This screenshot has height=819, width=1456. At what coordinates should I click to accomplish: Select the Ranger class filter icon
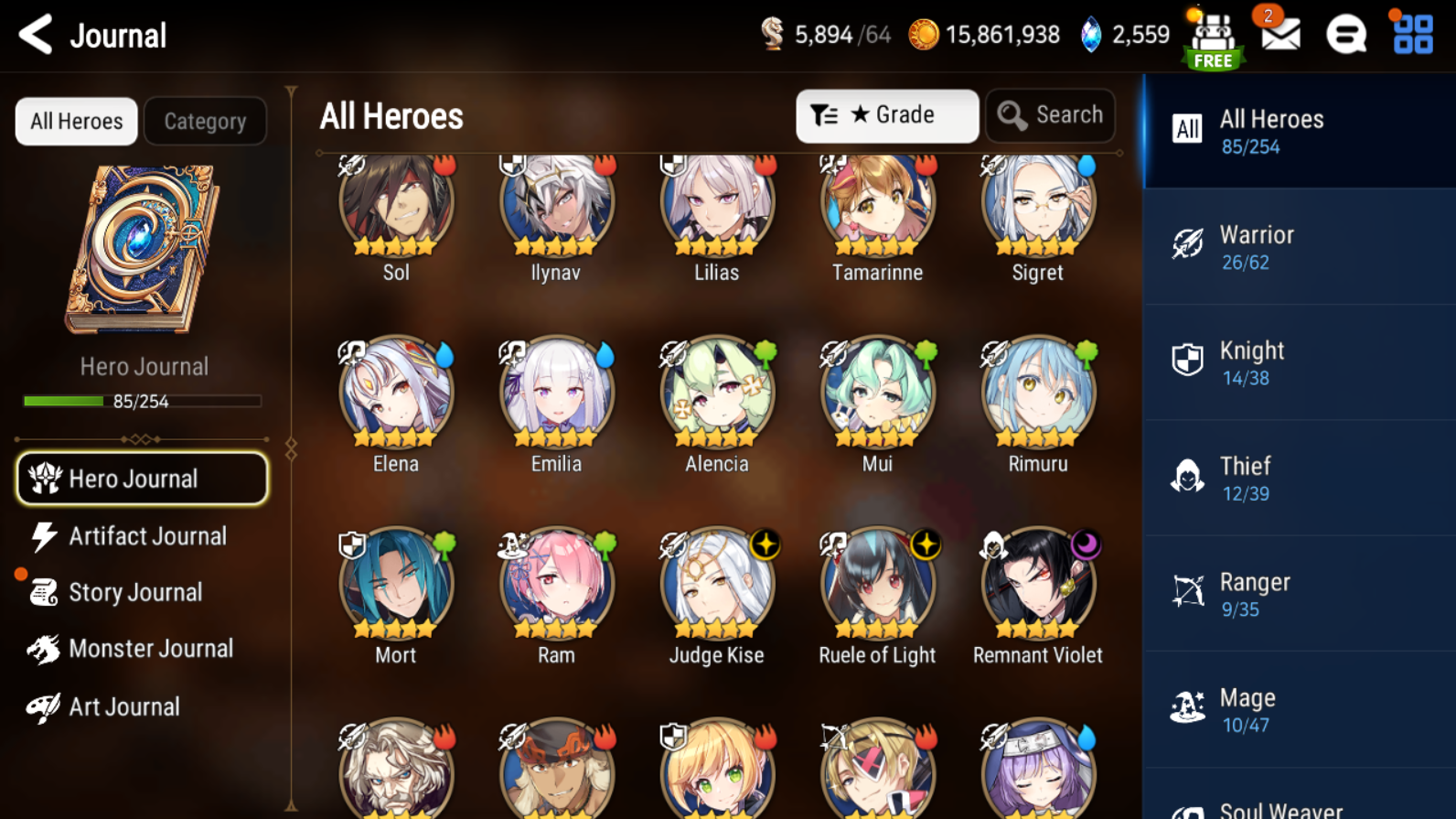[1186, 592]
